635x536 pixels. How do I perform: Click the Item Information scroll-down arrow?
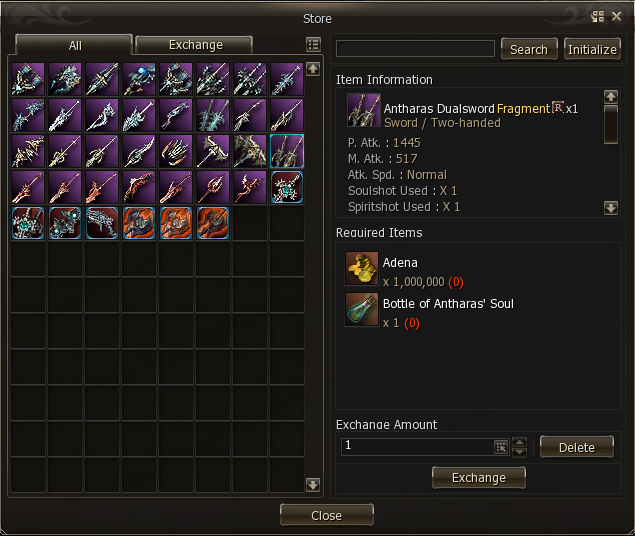[611, 207]
